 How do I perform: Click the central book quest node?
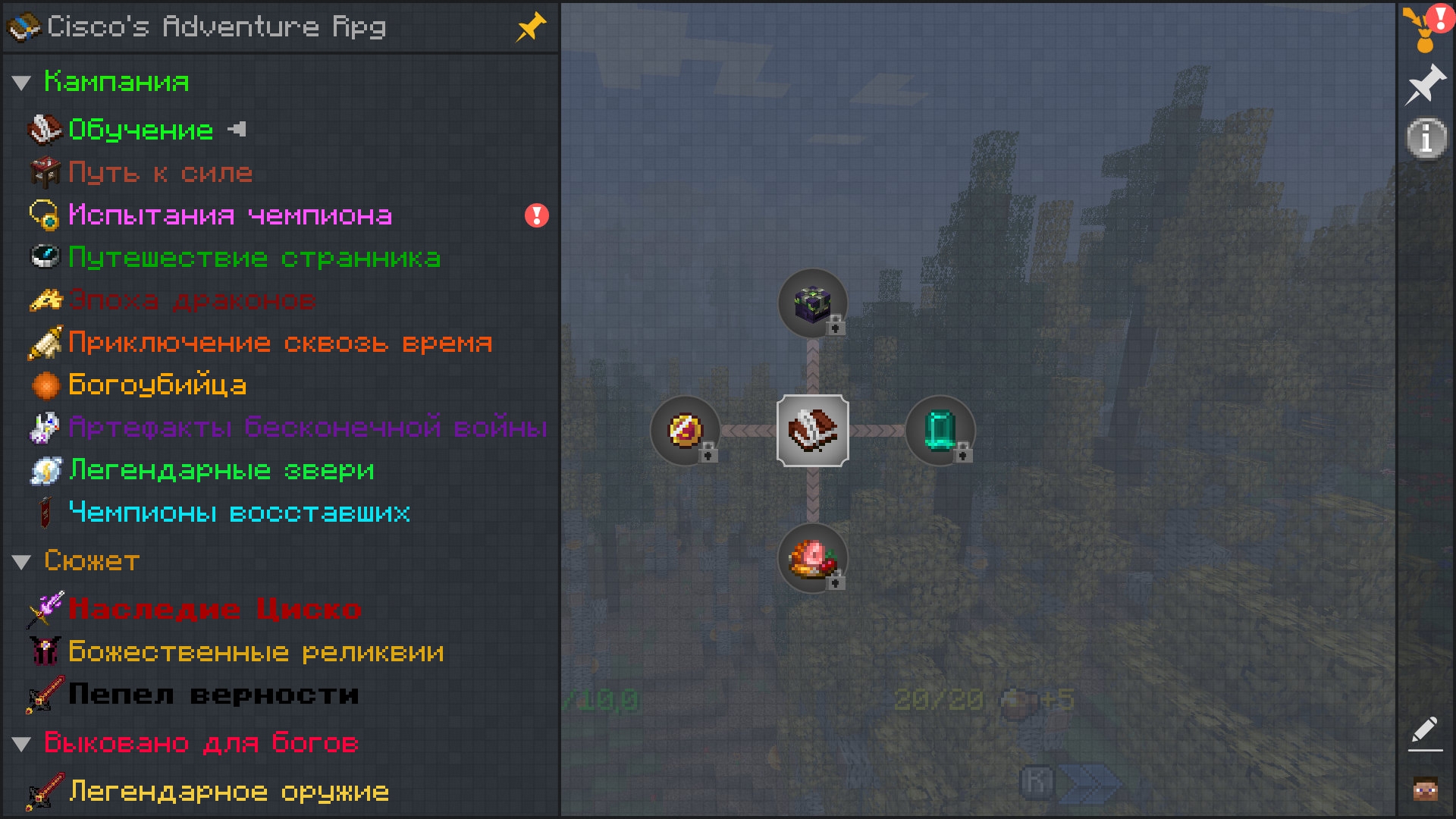[812, 430]
